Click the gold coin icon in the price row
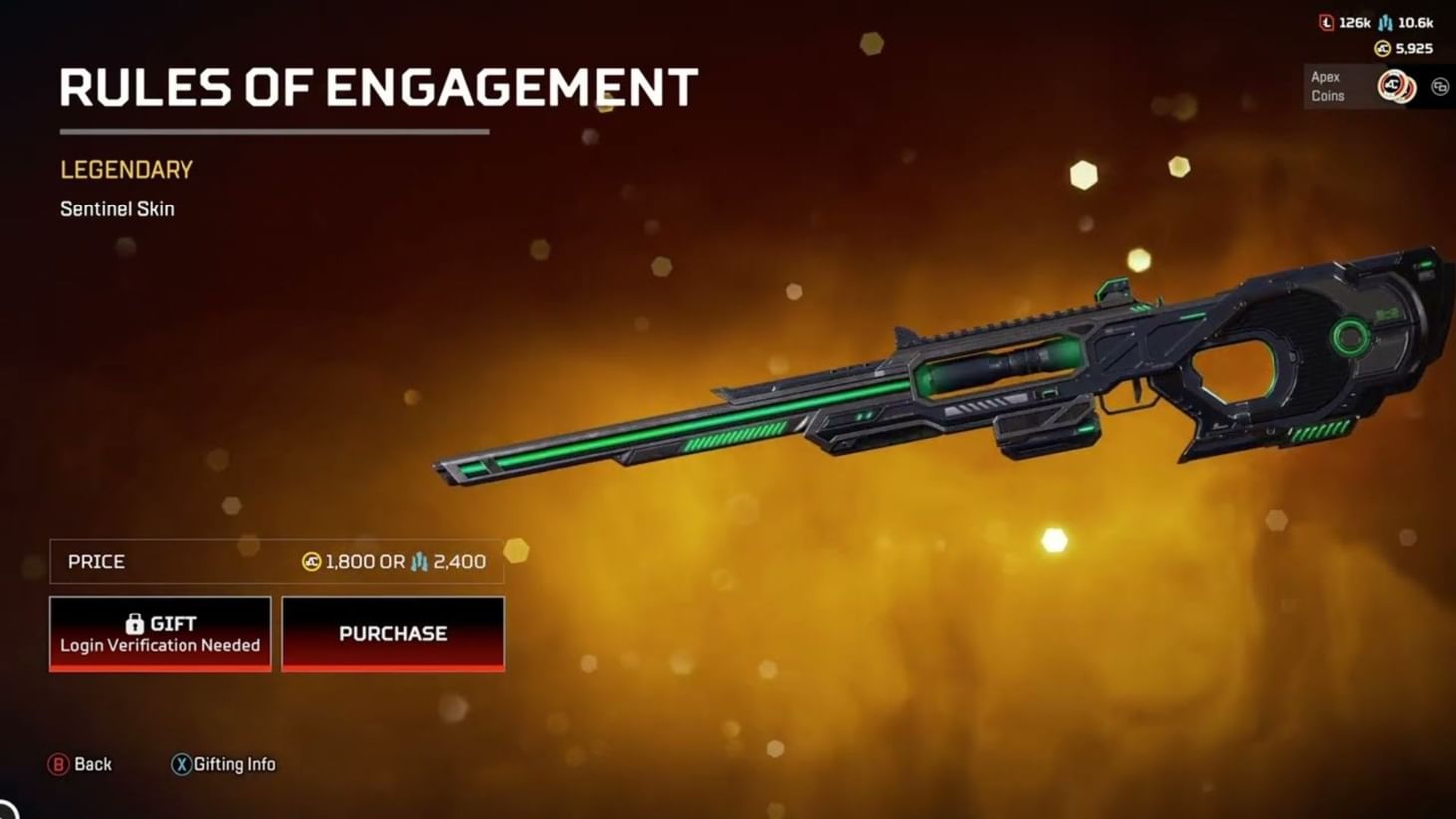The height and width of the screenshot is (819, 1456). pos(310,561)
